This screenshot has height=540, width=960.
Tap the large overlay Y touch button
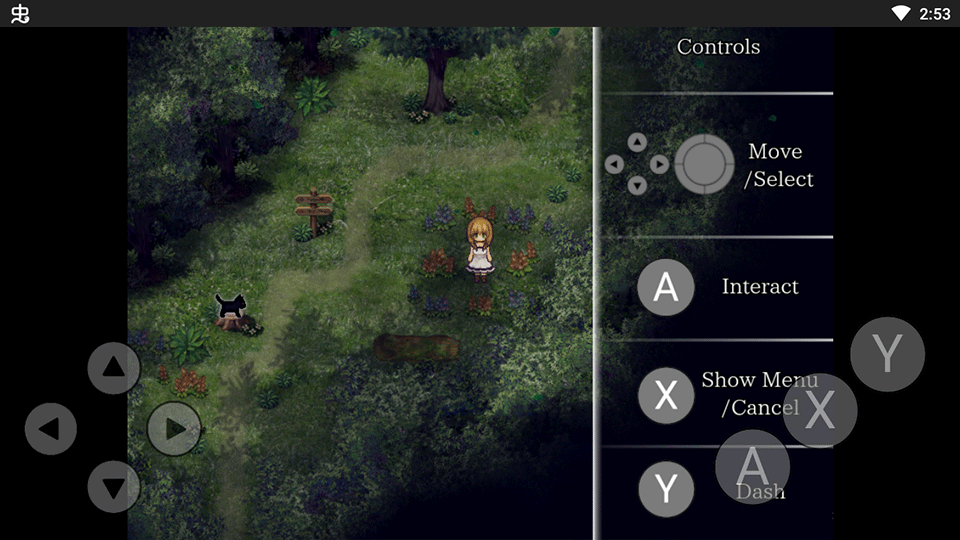click(887, 354)
